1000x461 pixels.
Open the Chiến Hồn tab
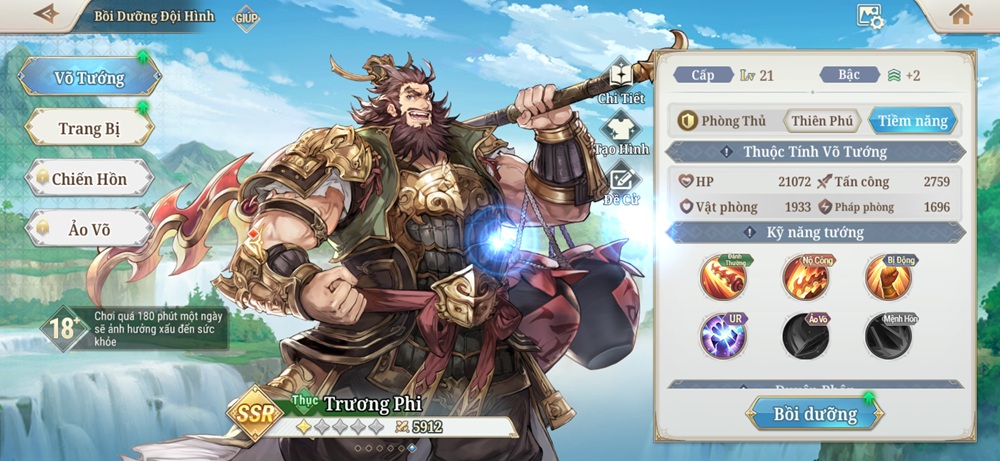coord(89,178)
